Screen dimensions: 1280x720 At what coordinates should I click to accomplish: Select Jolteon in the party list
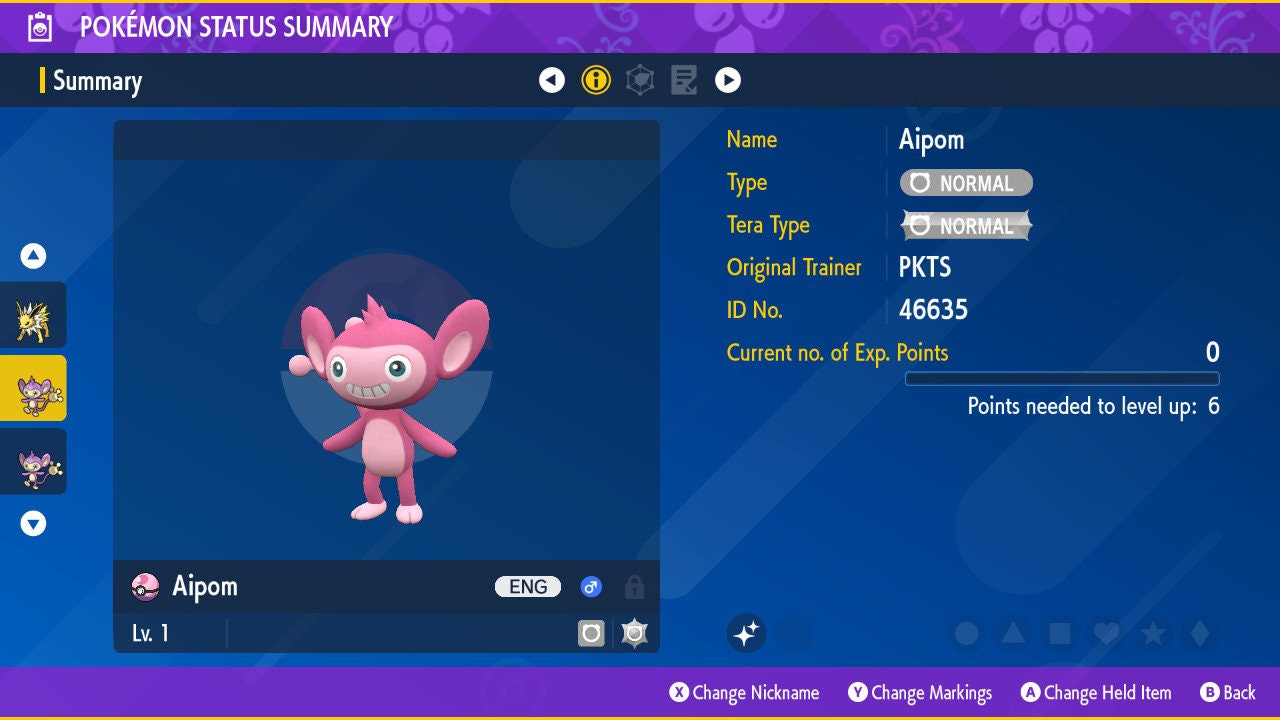click(33, 315)
